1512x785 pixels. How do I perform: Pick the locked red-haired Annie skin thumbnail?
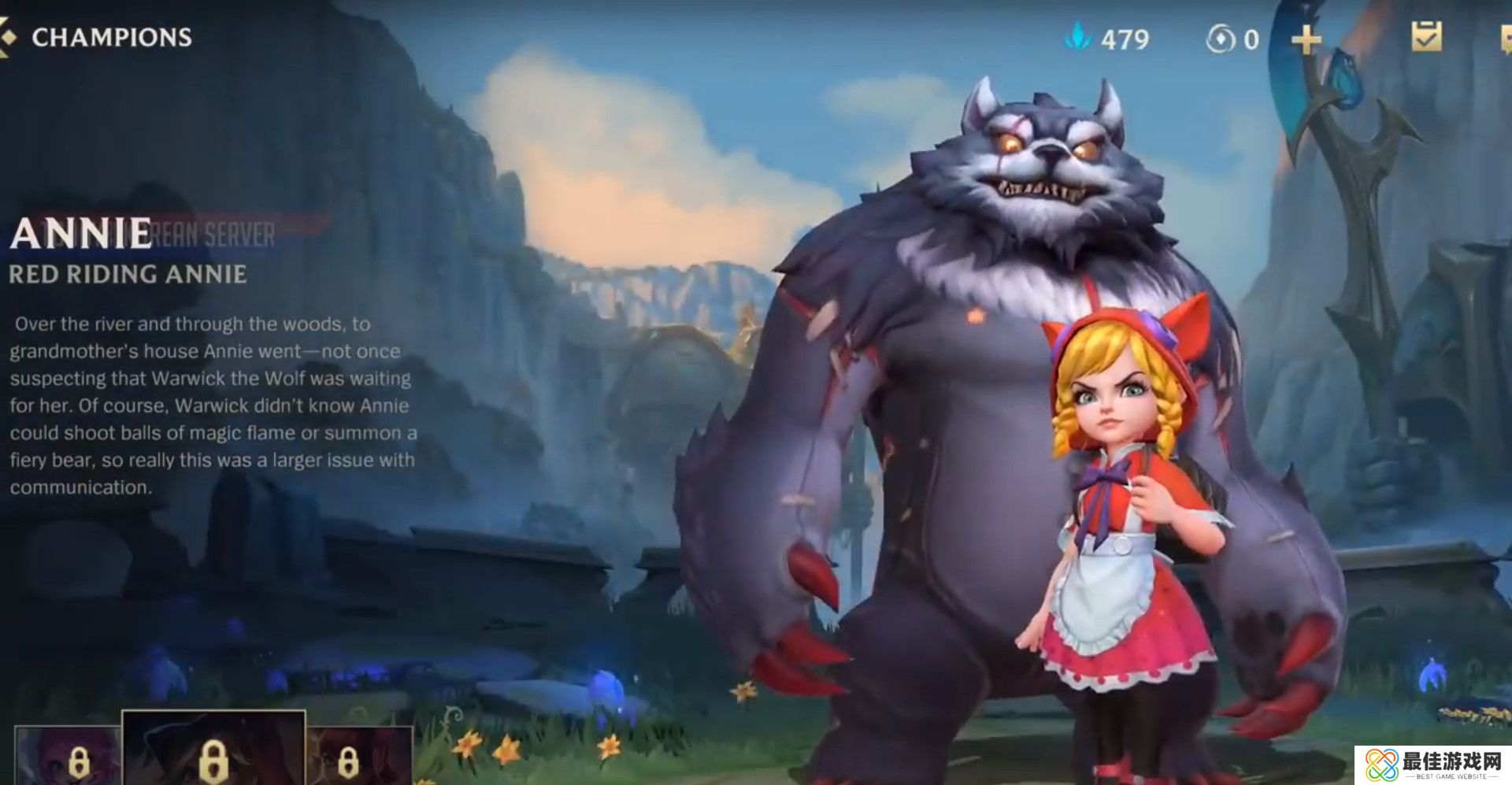click(x=358, y=756)
